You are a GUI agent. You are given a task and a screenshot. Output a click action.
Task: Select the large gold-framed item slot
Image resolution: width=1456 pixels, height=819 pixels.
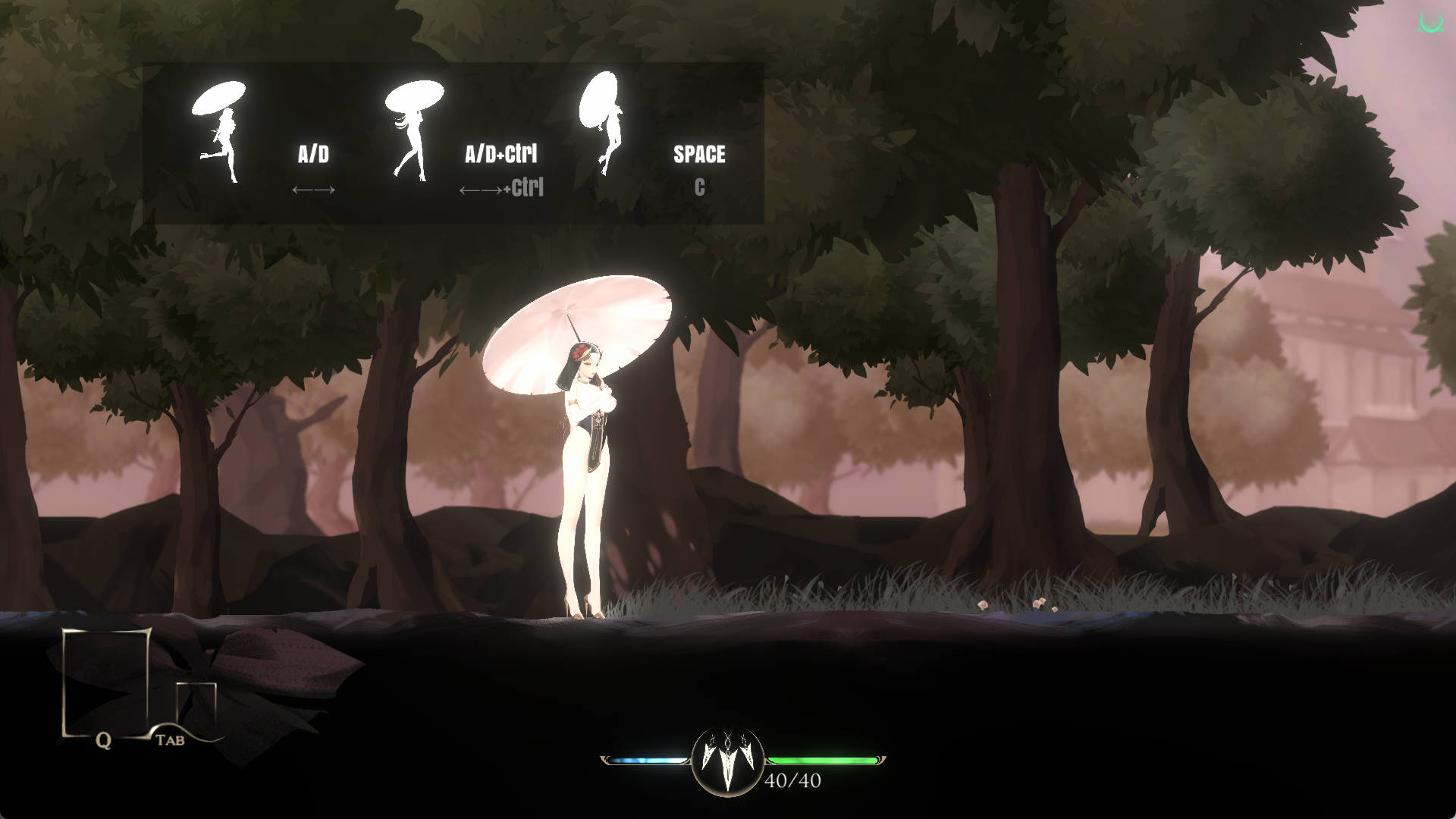point(105,681)
